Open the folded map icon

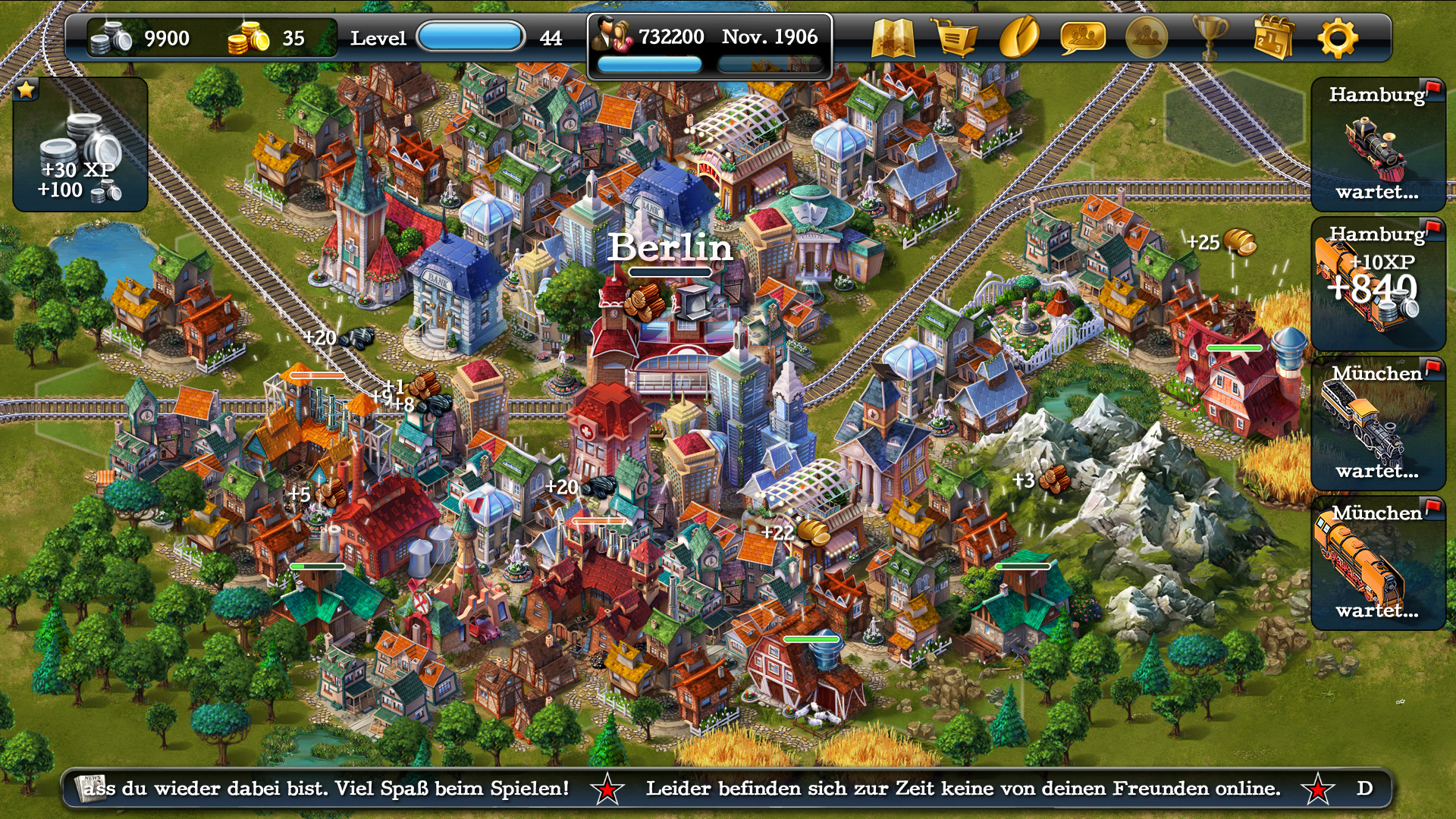pos(893,38)
